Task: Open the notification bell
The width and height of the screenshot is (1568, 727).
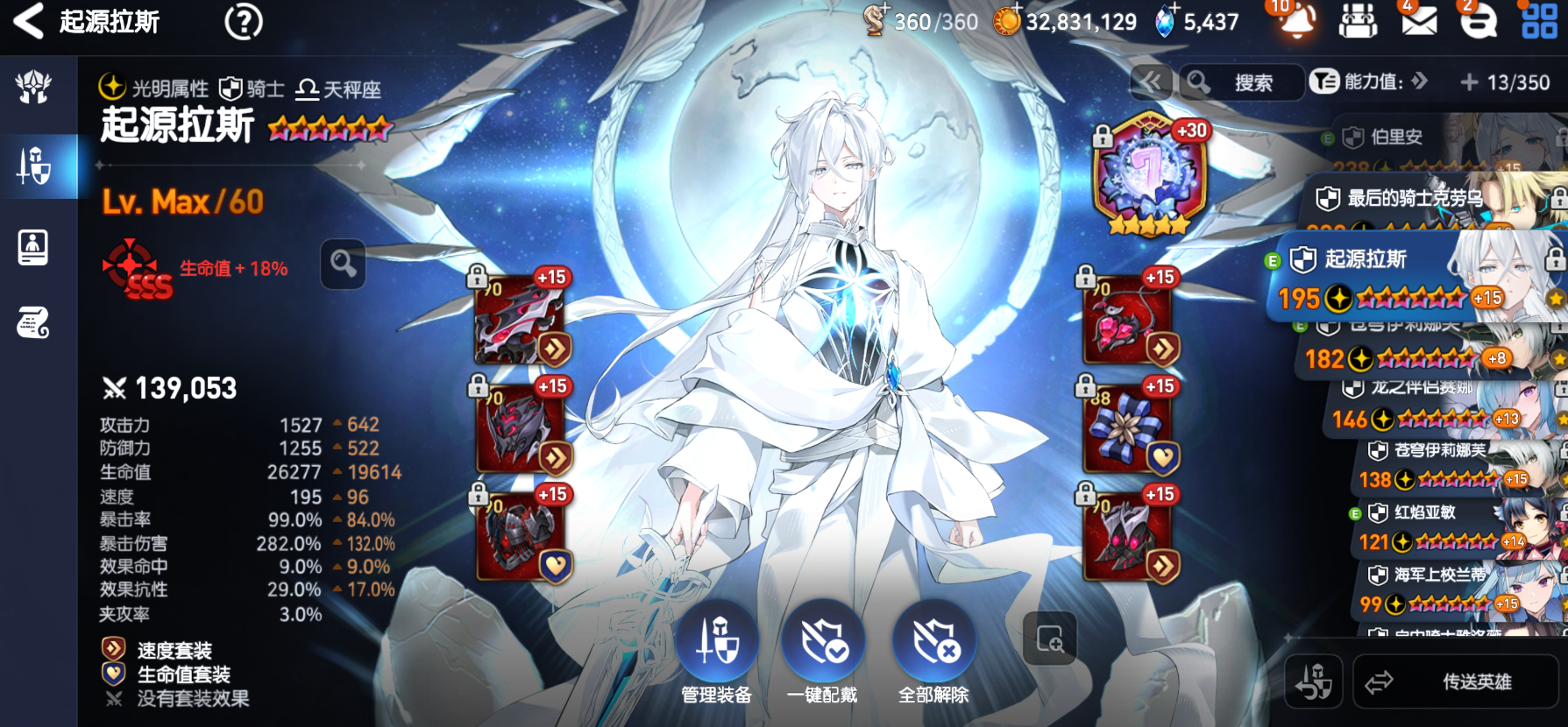Action: point(1295,21)
